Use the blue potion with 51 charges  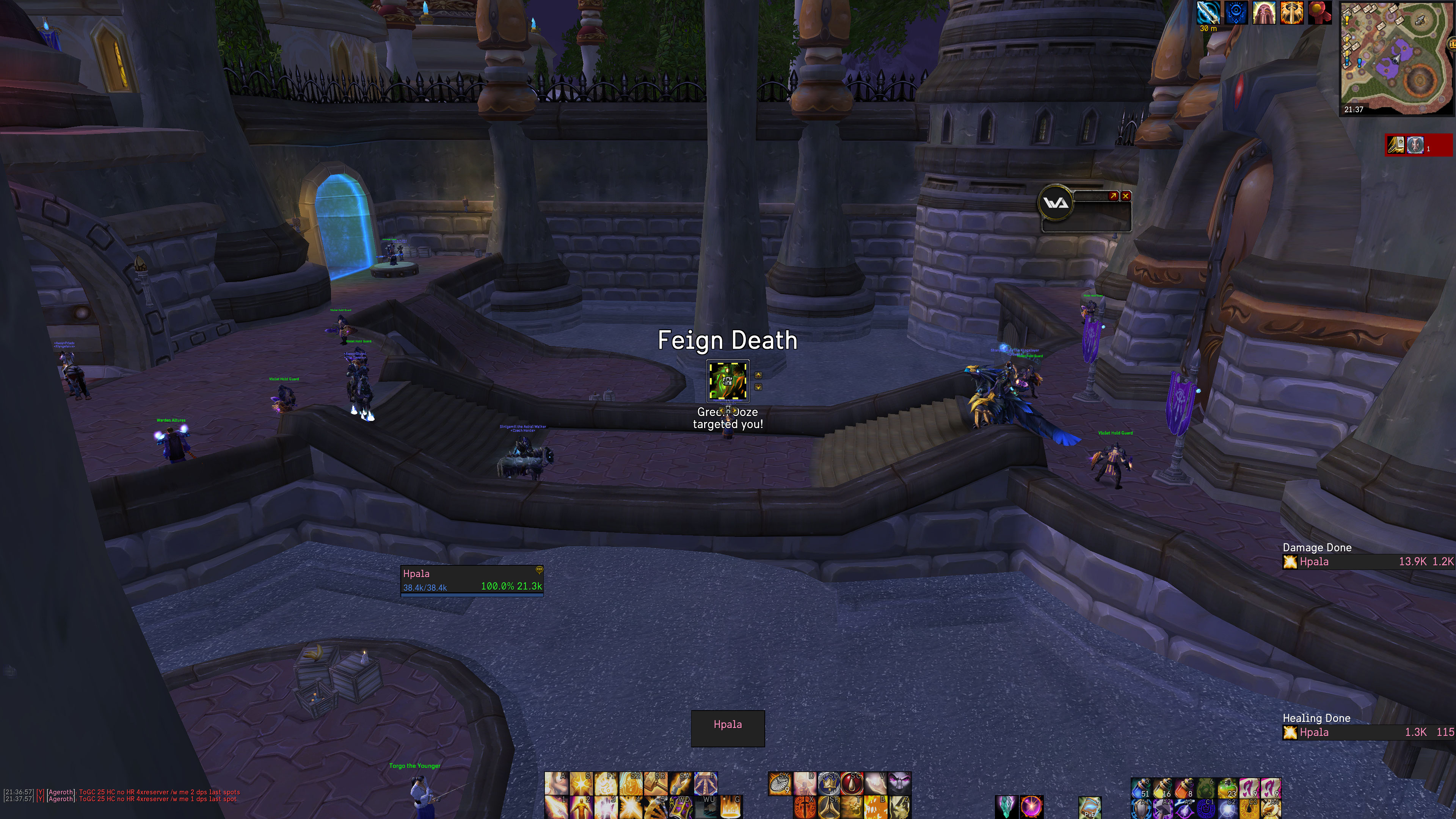(1141, 787)
